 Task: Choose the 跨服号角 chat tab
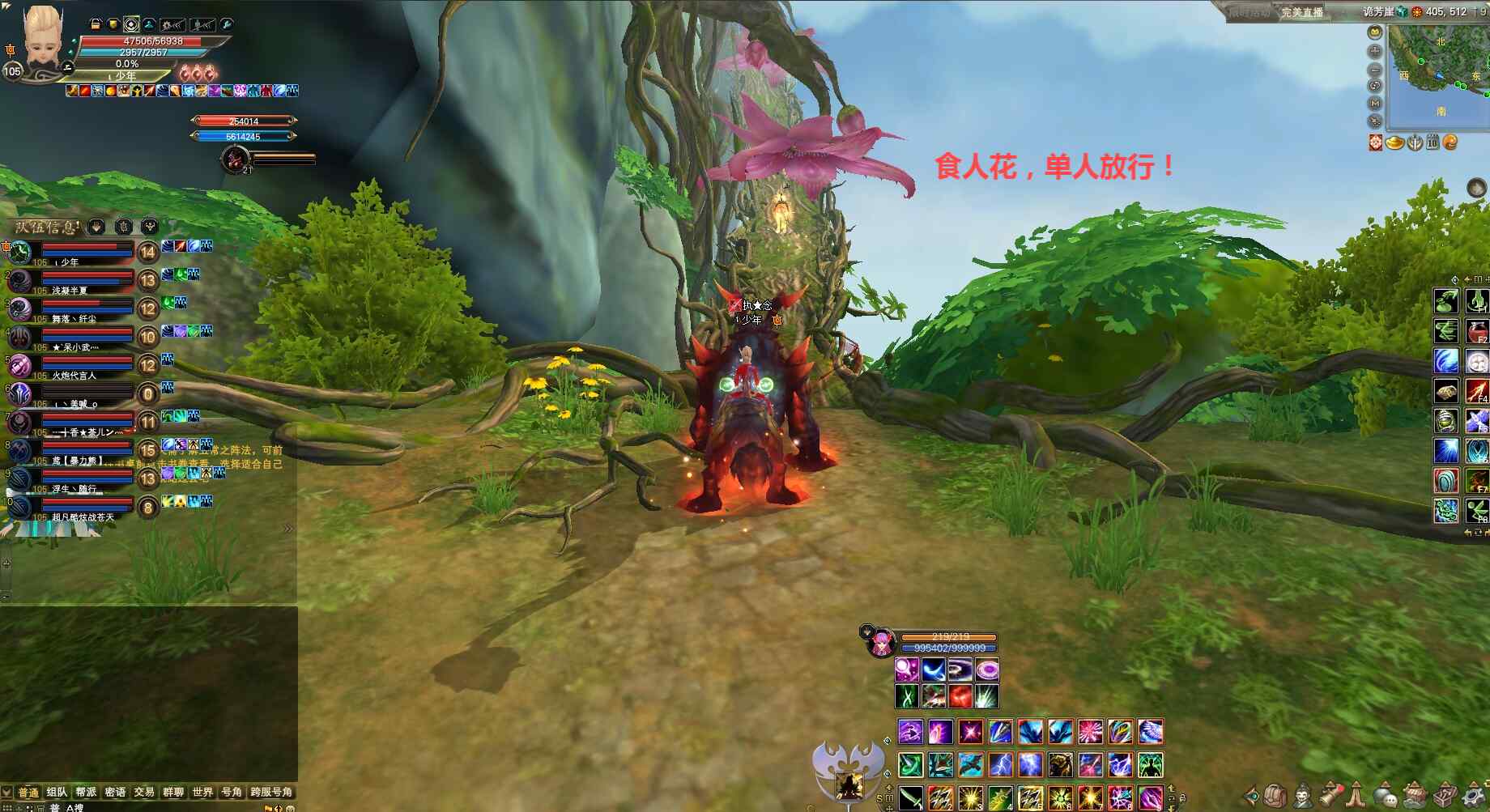pyautogui.click(x=271, y=792)
